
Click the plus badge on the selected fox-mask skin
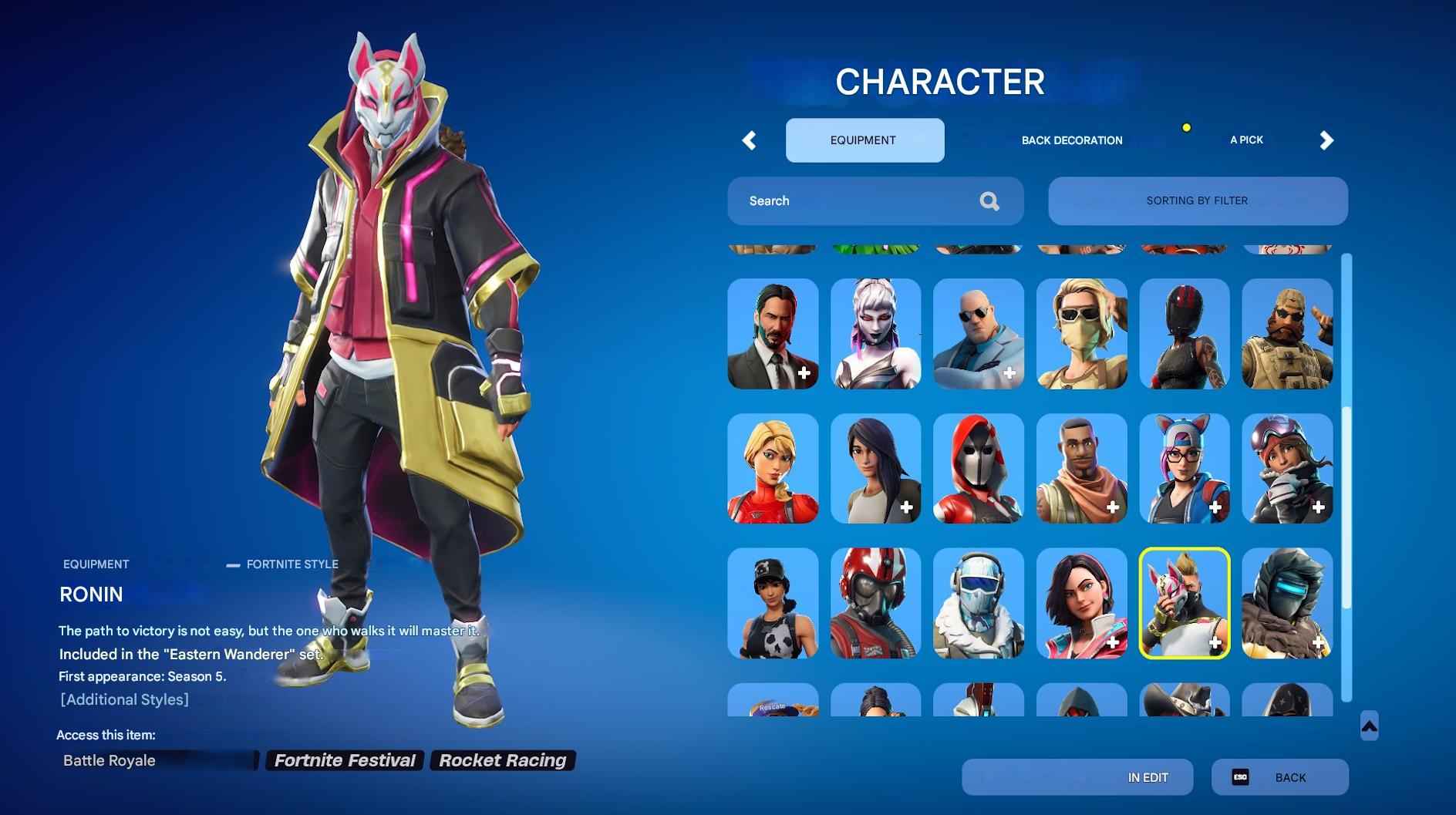coord(1216,642)
